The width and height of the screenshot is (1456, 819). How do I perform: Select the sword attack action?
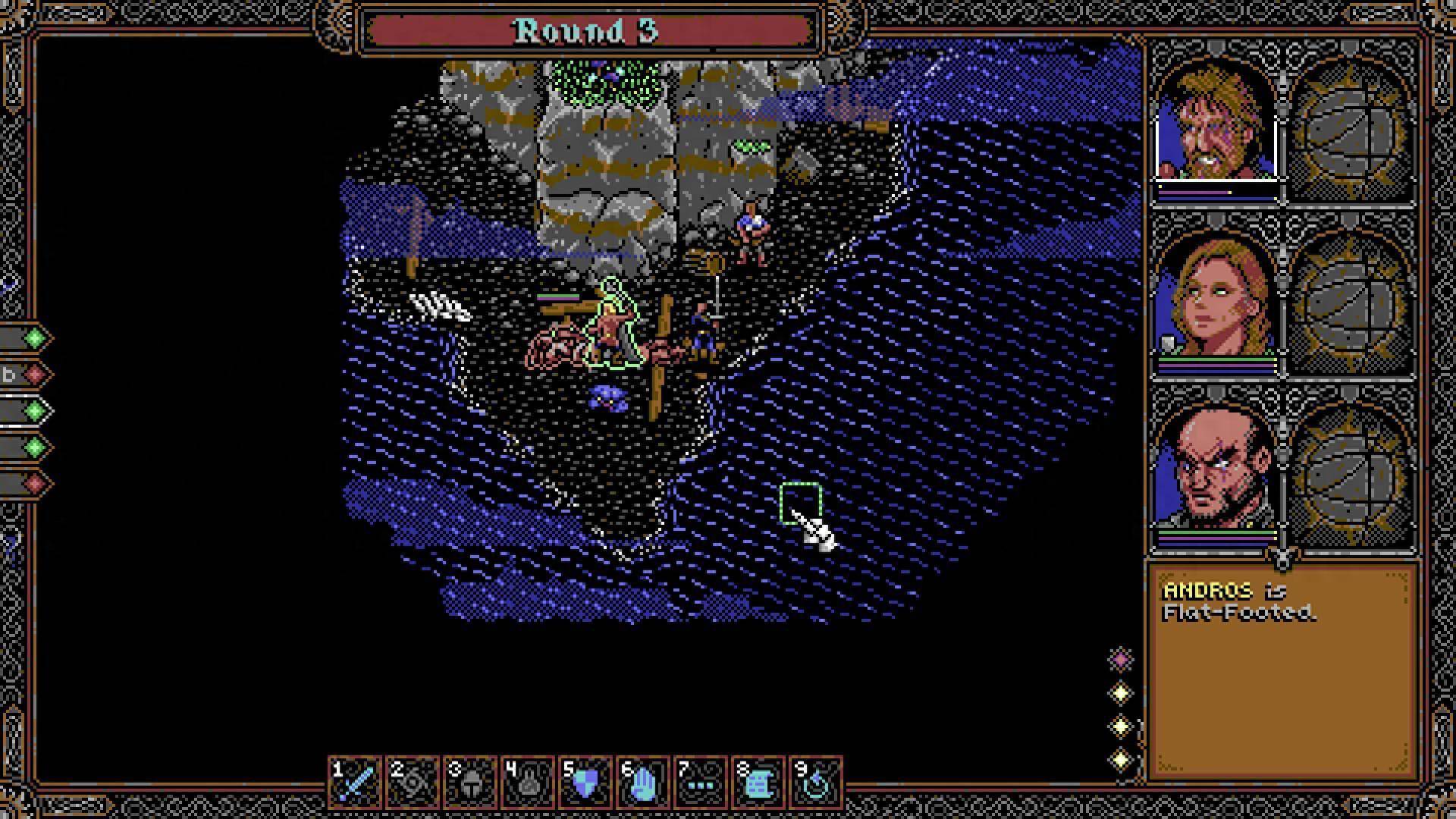pos(355,781)
